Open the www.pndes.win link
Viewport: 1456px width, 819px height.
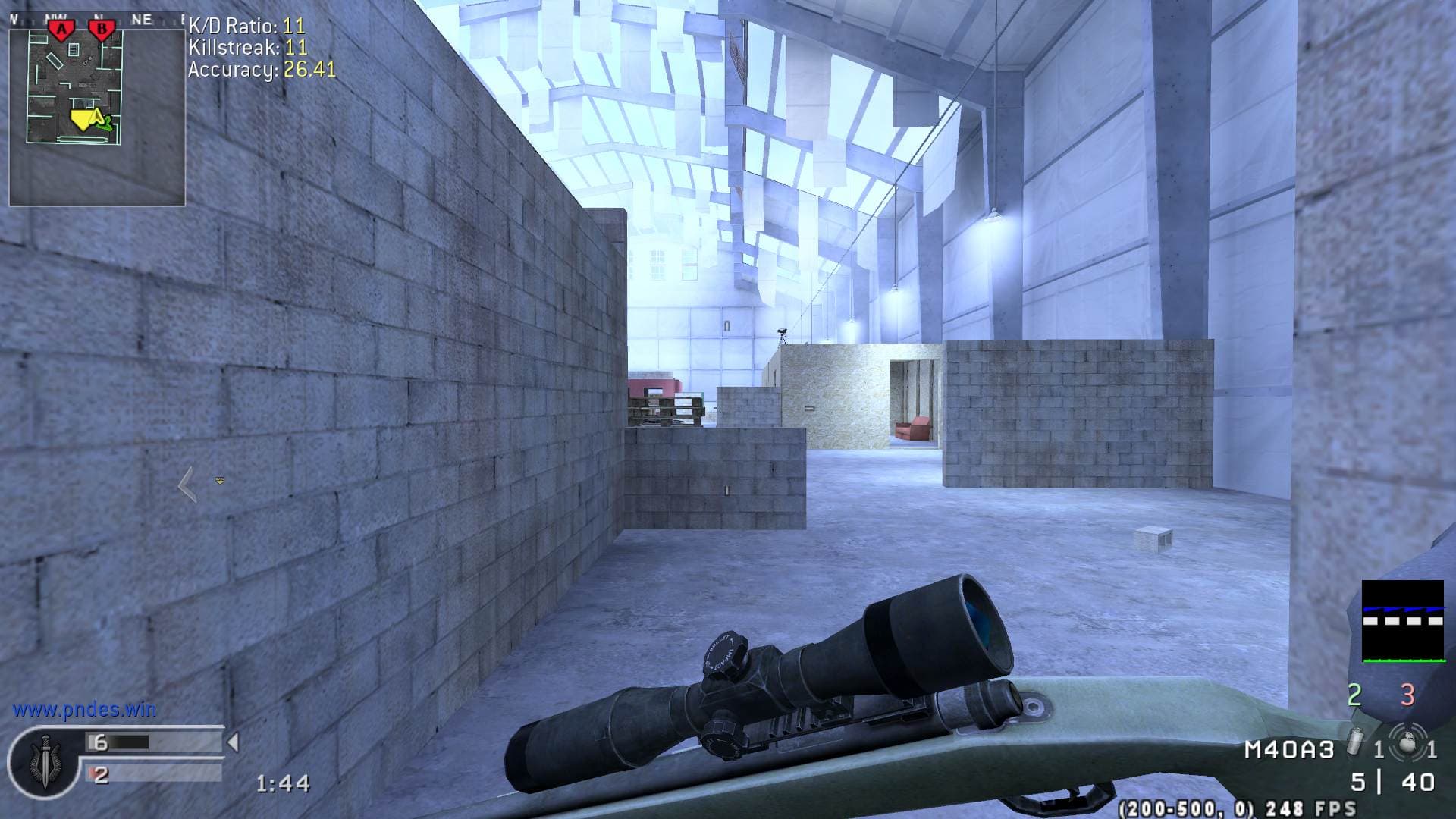[x=84, y=710]
